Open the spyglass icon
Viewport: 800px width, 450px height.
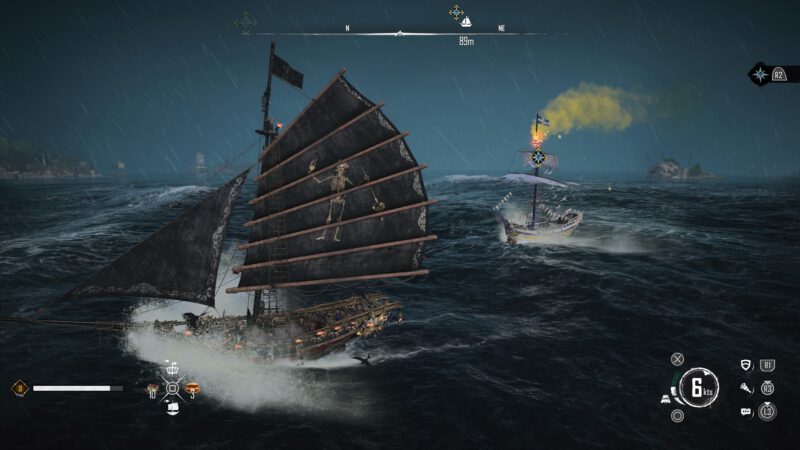746,388
